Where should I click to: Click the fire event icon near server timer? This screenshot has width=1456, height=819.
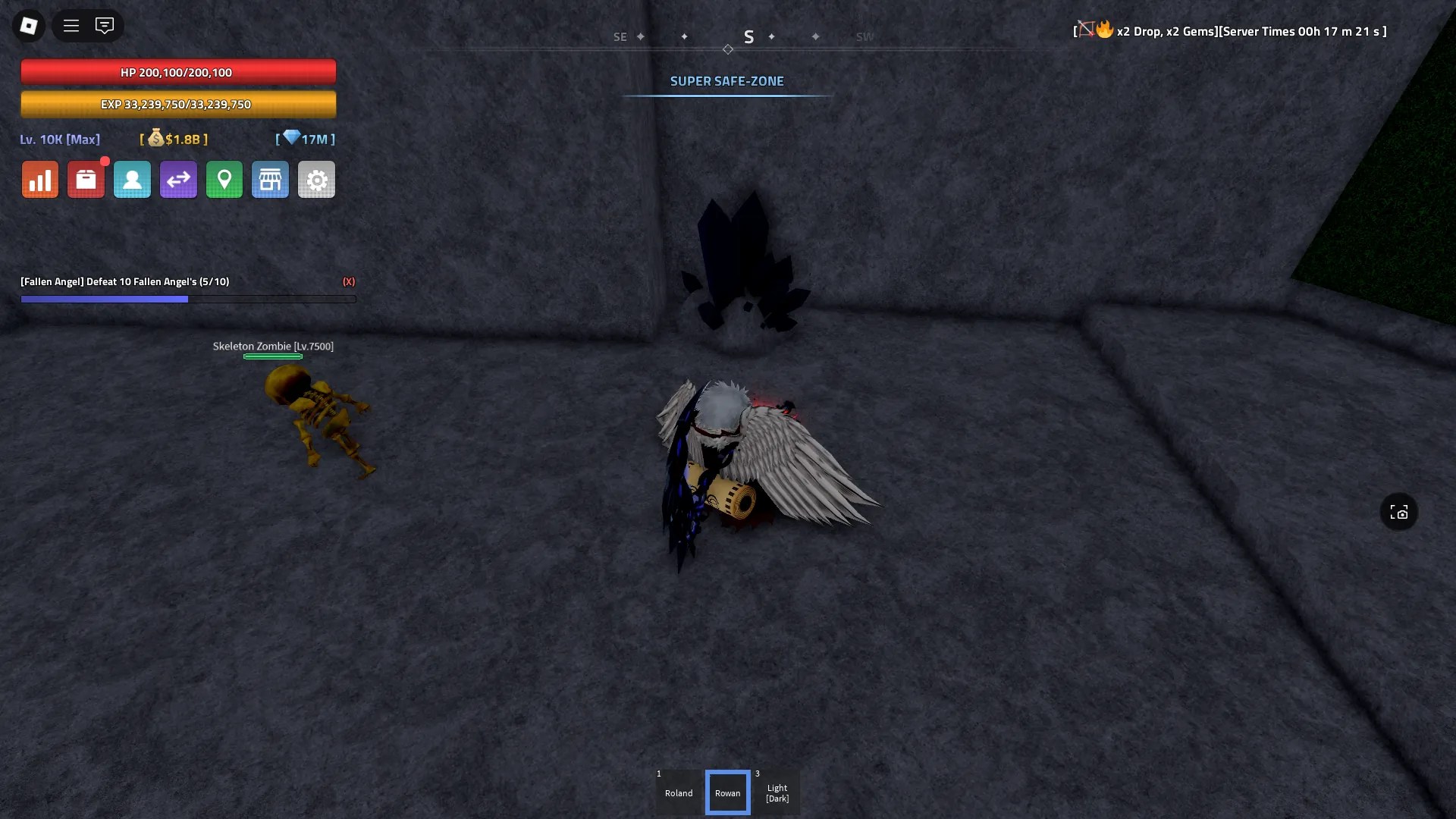pyautogui.click(x=1104, y=30)
